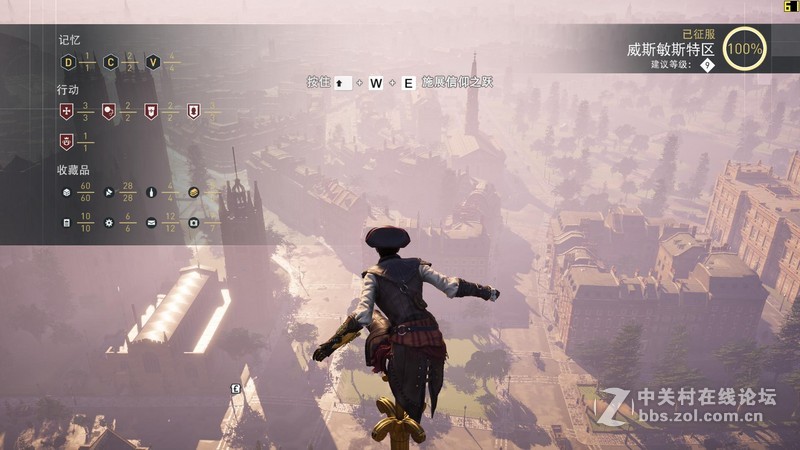Select the beer bottle collectible icon
The width and height of the screenshot is (800, 450).
151,192
